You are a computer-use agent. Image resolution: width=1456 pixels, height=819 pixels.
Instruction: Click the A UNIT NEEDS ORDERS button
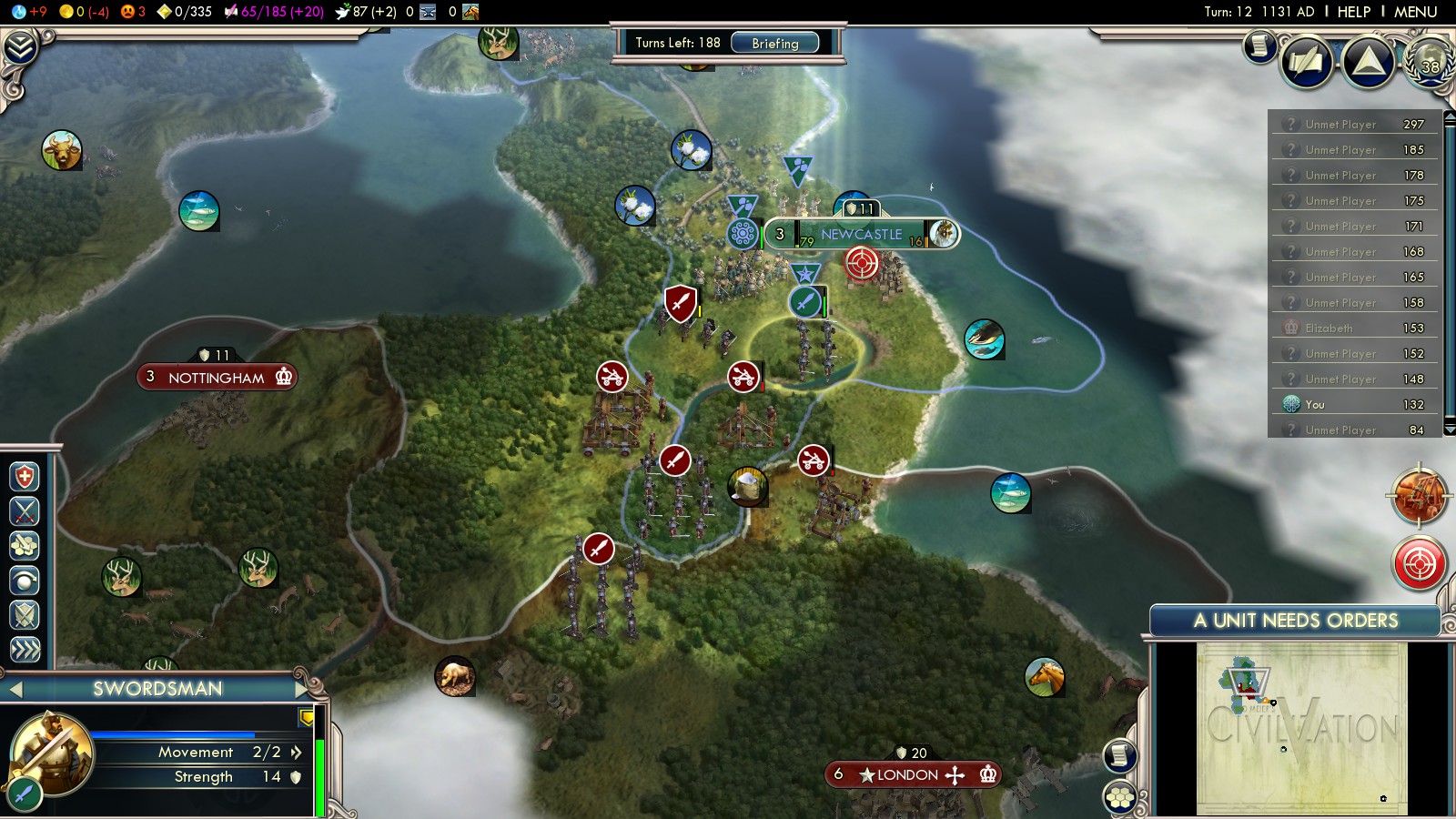(x=1295, y=621)
